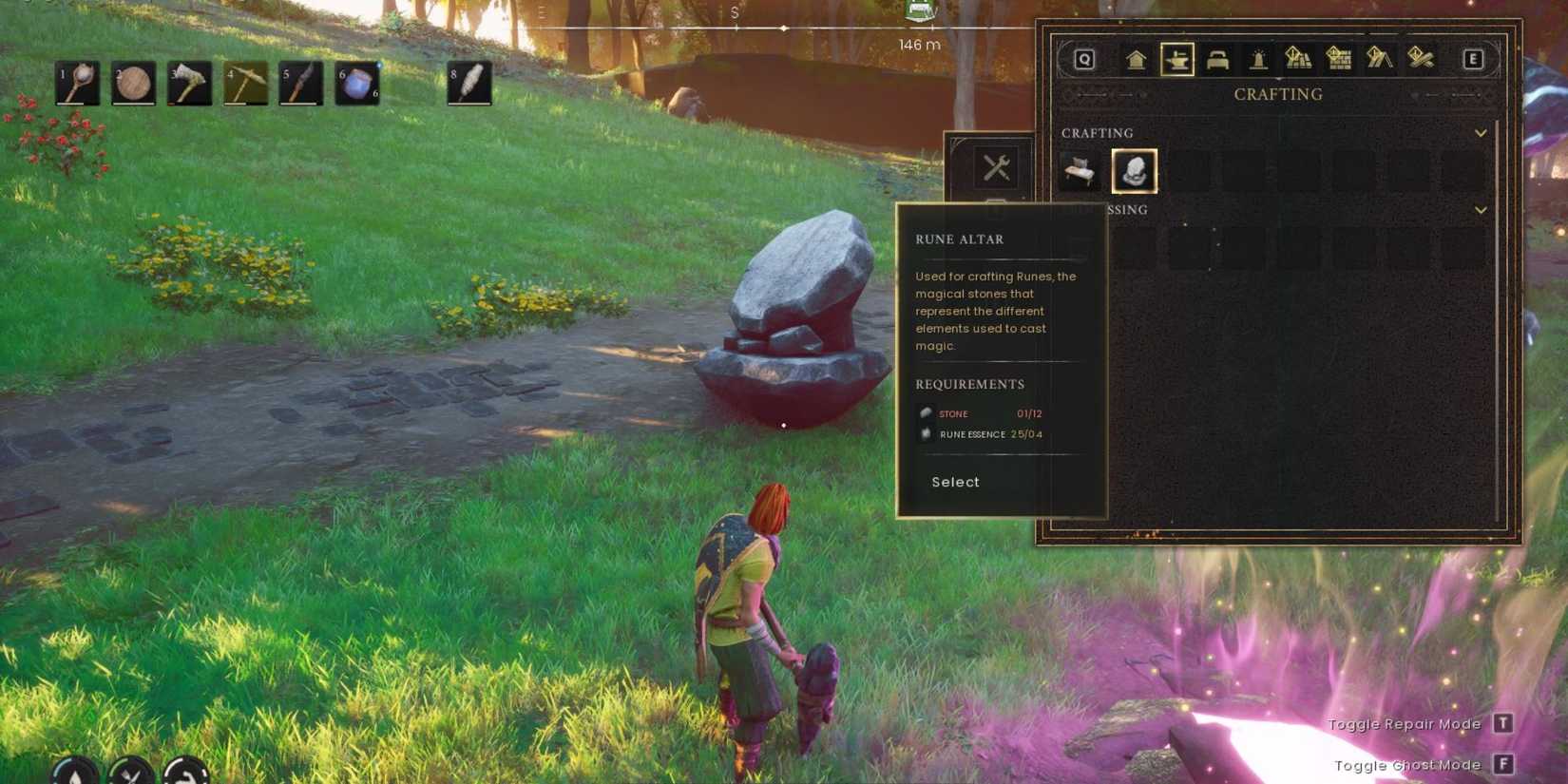Image resolution: width=1568 pixels, height=784 pixels.
Task: Click the workbench recipe thumbnail
Action: (1080, 171)
